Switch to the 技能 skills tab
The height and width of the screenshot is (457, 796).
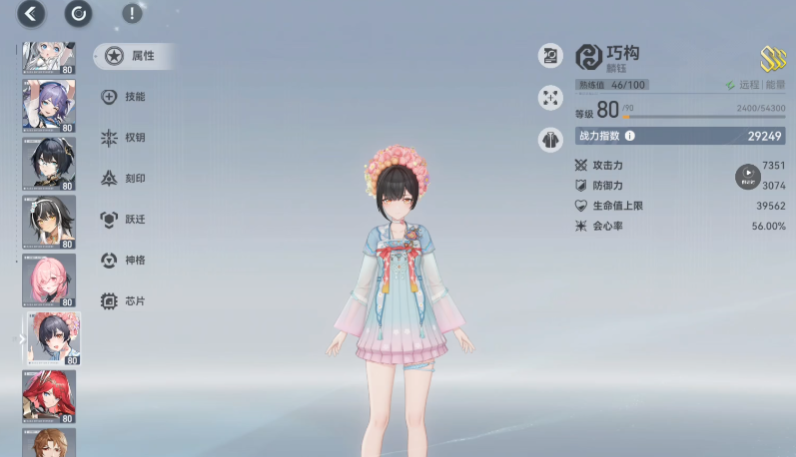tap(125, 97)
